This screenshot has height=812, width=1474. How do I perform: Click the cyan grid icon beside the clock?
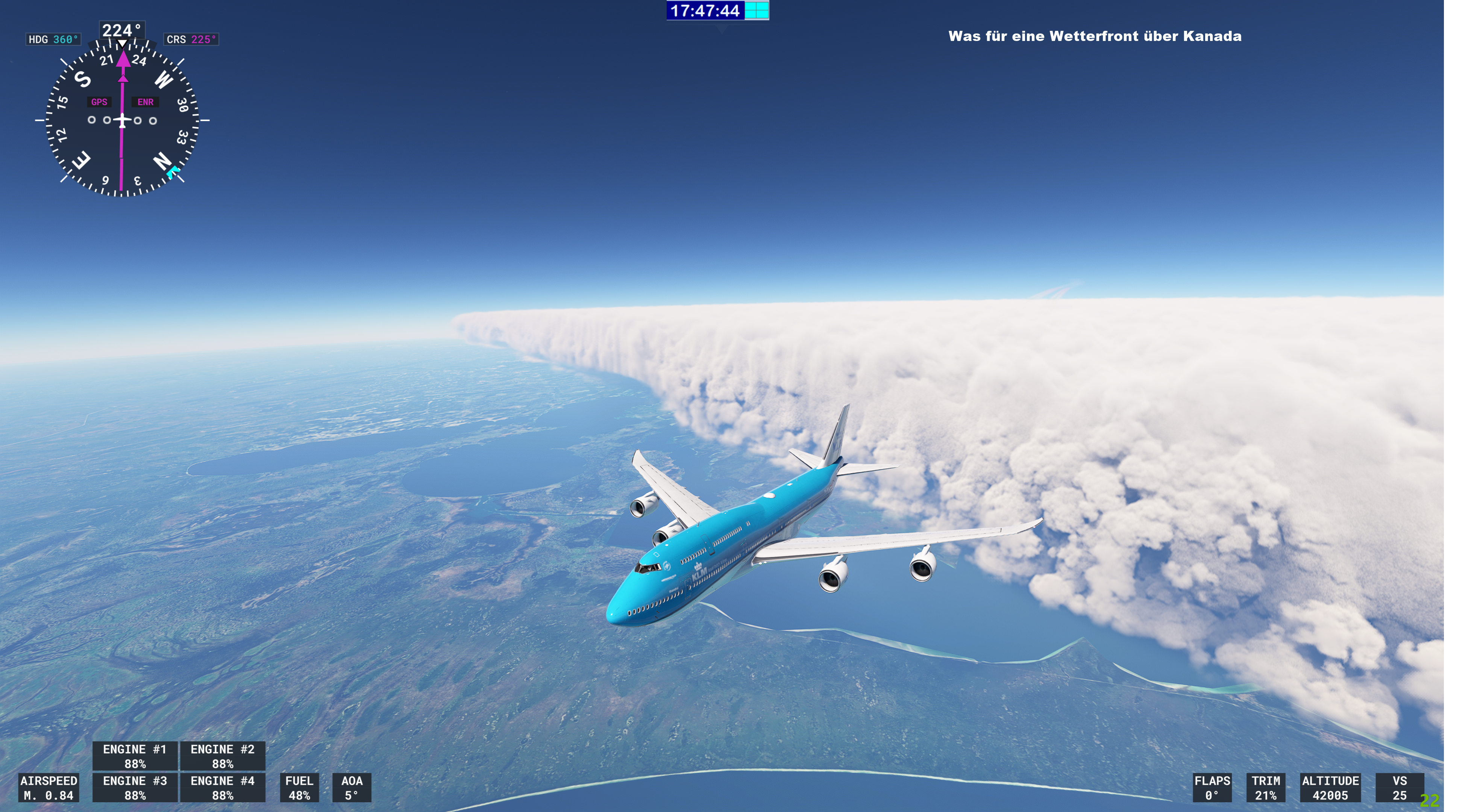click(757, 10)
